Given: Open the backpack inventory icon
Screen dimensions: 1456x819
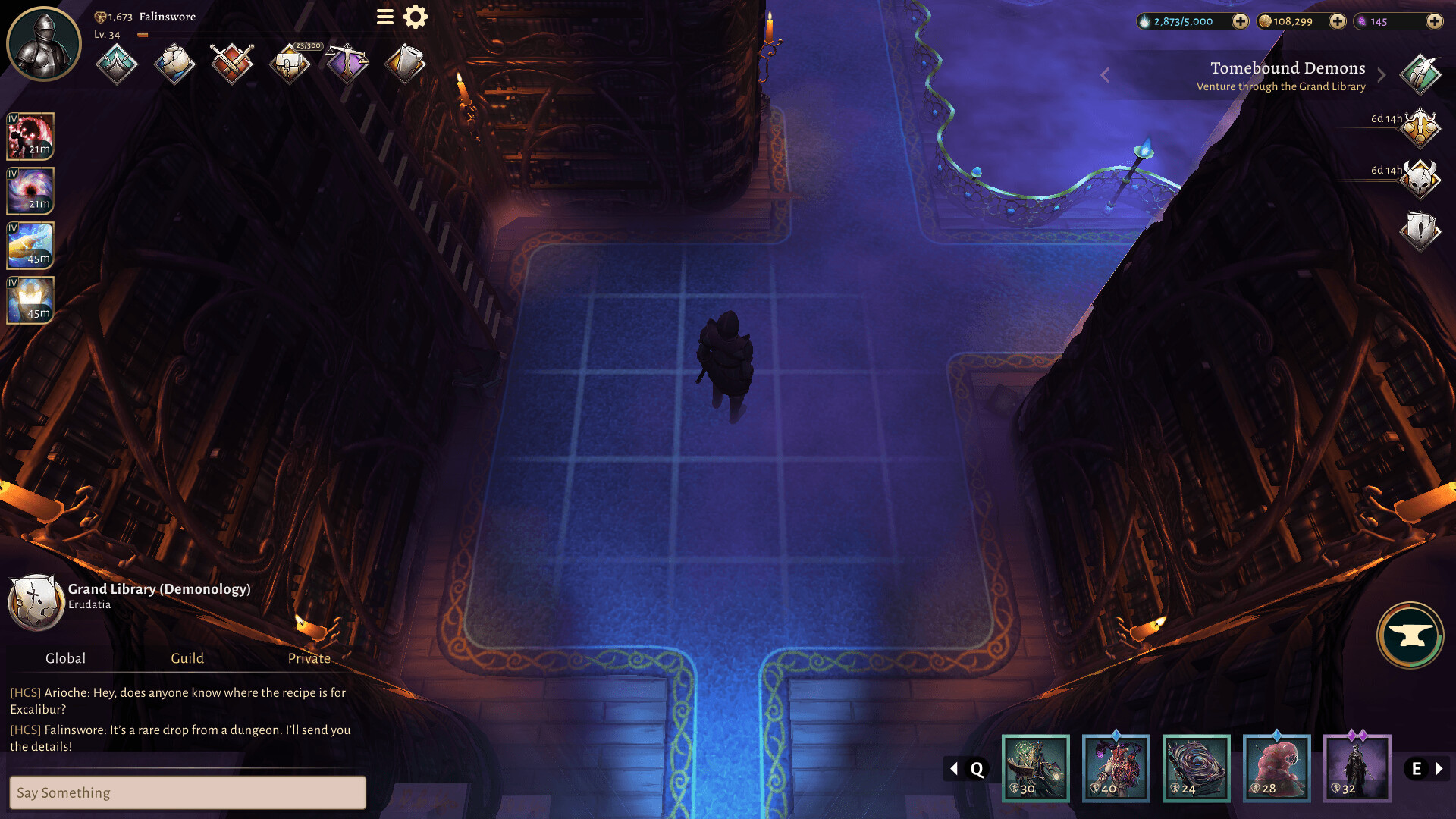Looking at the screenshot, I should pos(290,64).
